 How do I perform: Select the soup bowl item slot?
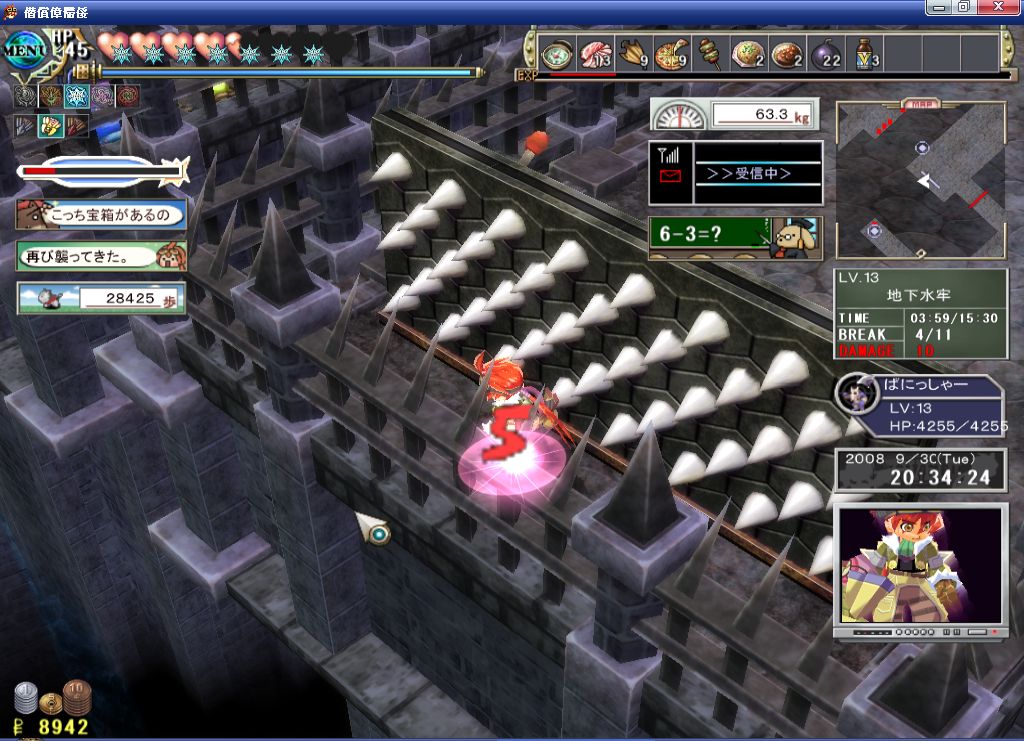point(556,53)
